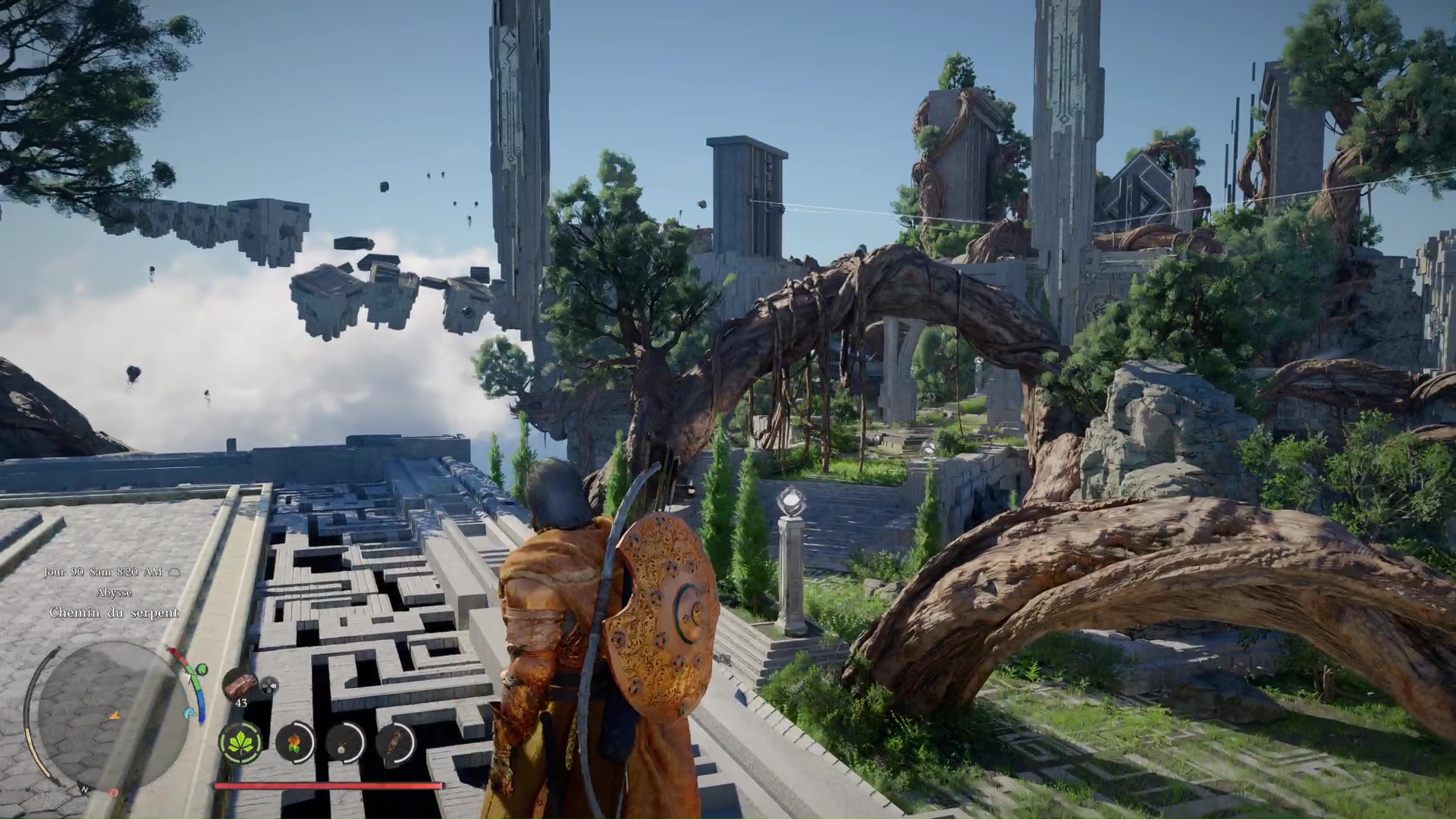Click the cloudy weather icon
The height and width of the screenshot is (819, 1456).
pos(174,573)
